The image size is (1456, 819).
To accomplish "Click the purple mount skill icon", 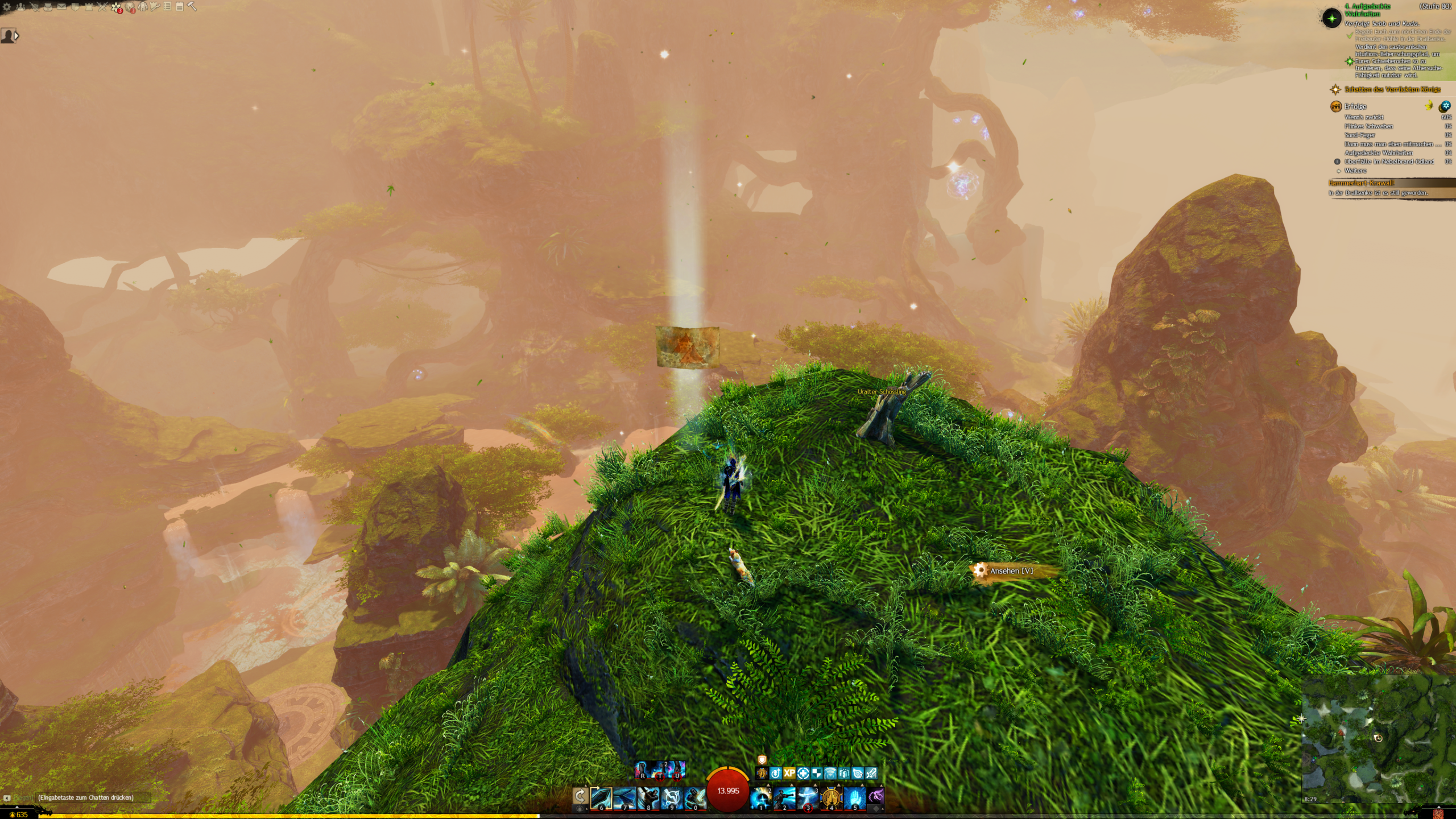I will coord(876,795).
